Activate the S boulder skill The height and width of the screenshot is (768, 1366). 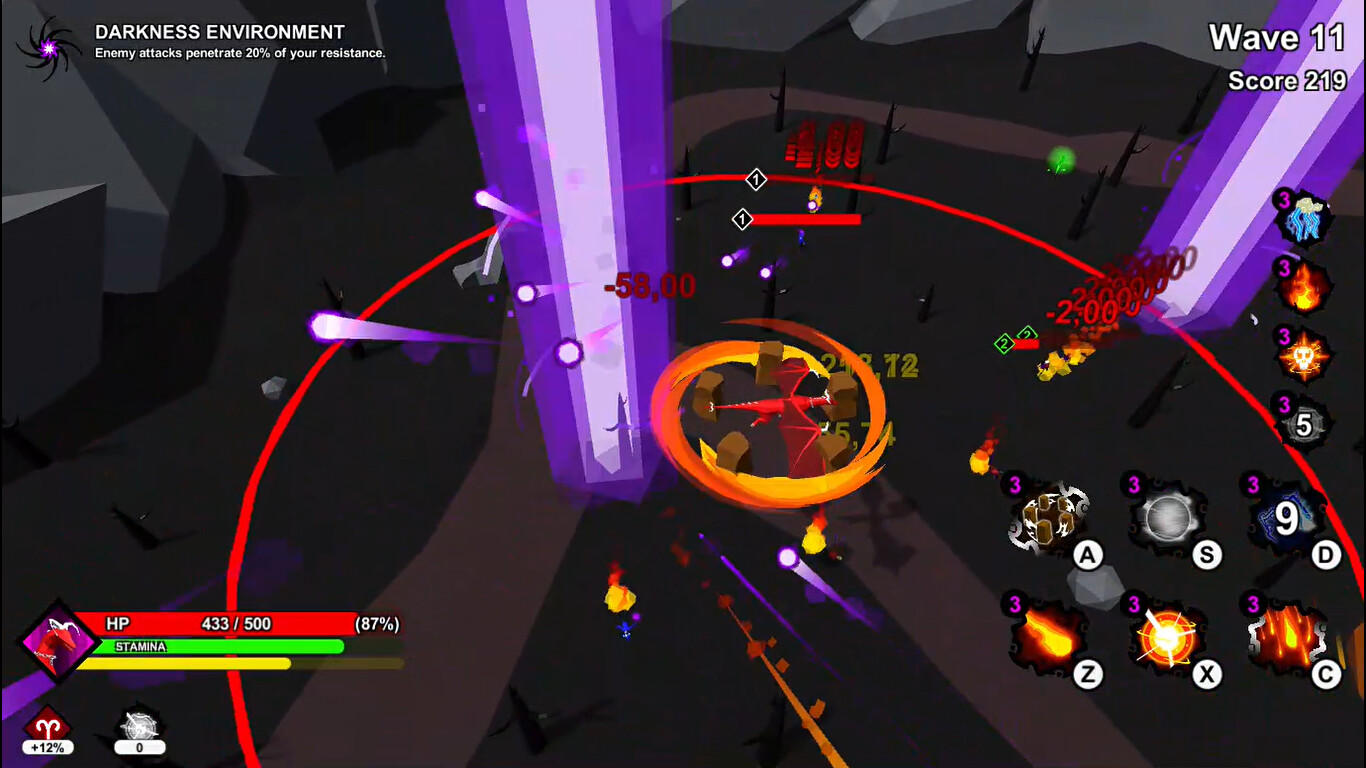coord(1166,517)
